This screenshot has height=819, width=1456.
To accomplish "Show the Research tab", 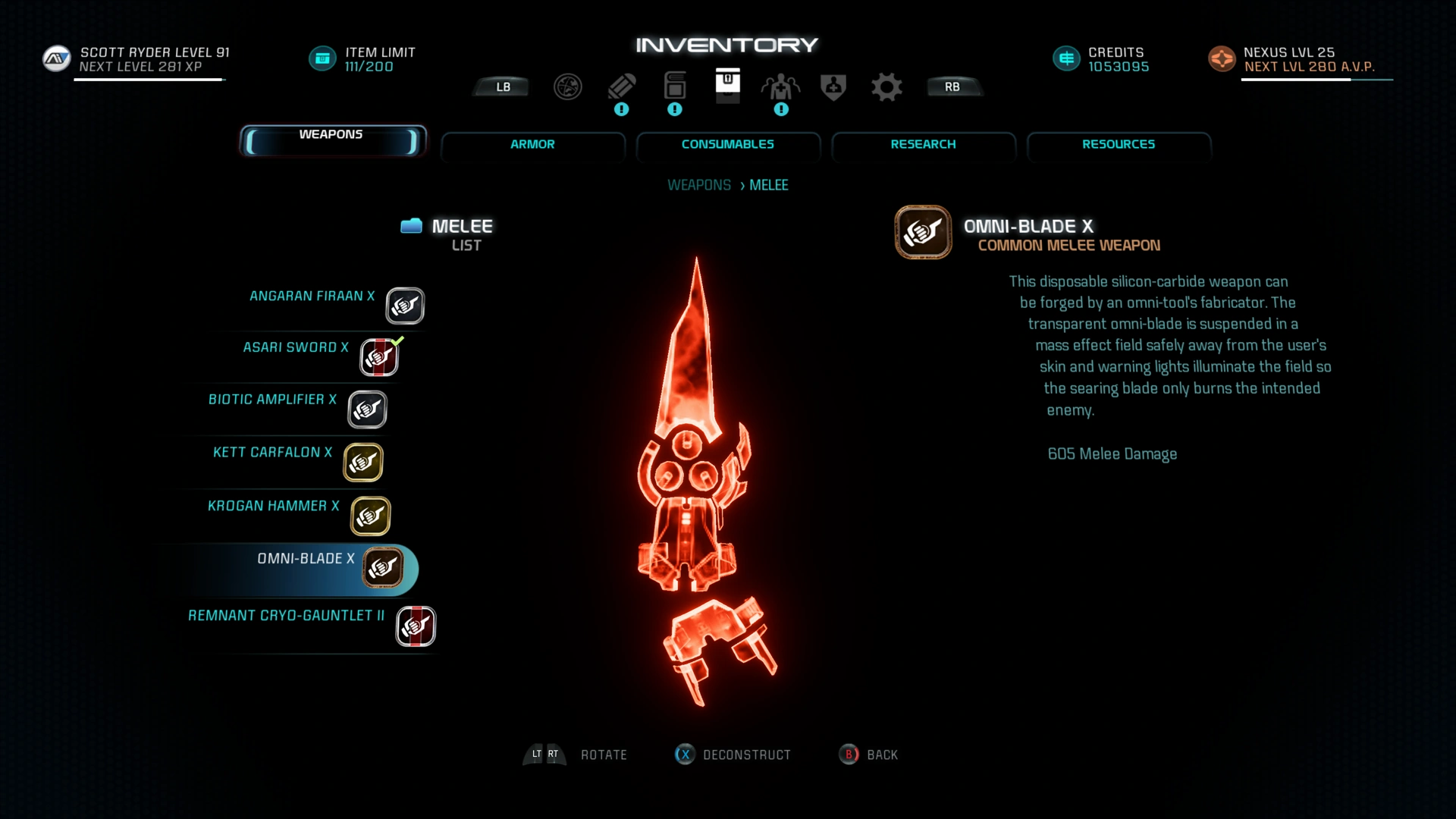I will 923,144.
